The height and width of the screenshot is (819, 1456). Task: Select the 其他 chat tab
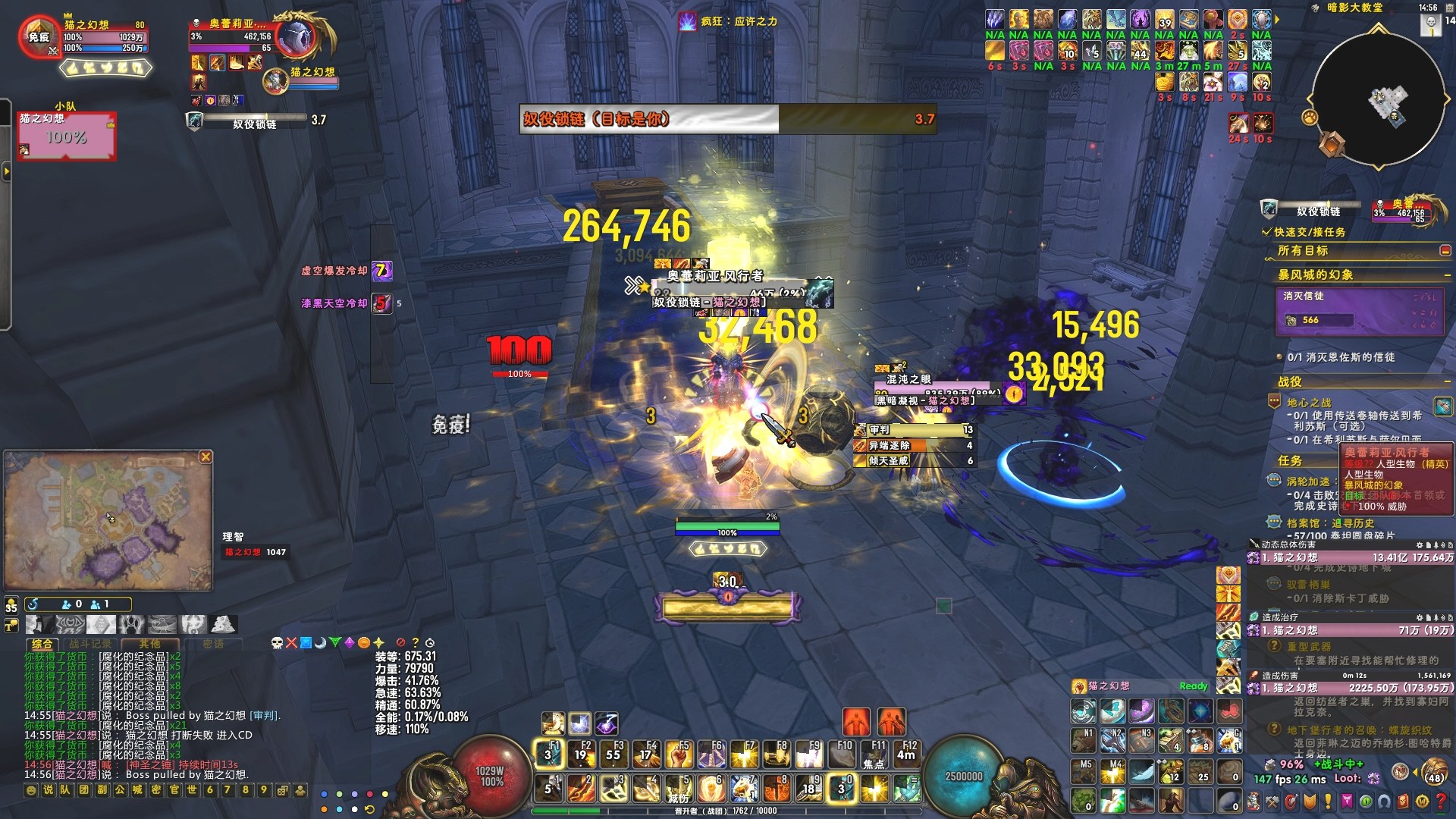tap(149, 644)
